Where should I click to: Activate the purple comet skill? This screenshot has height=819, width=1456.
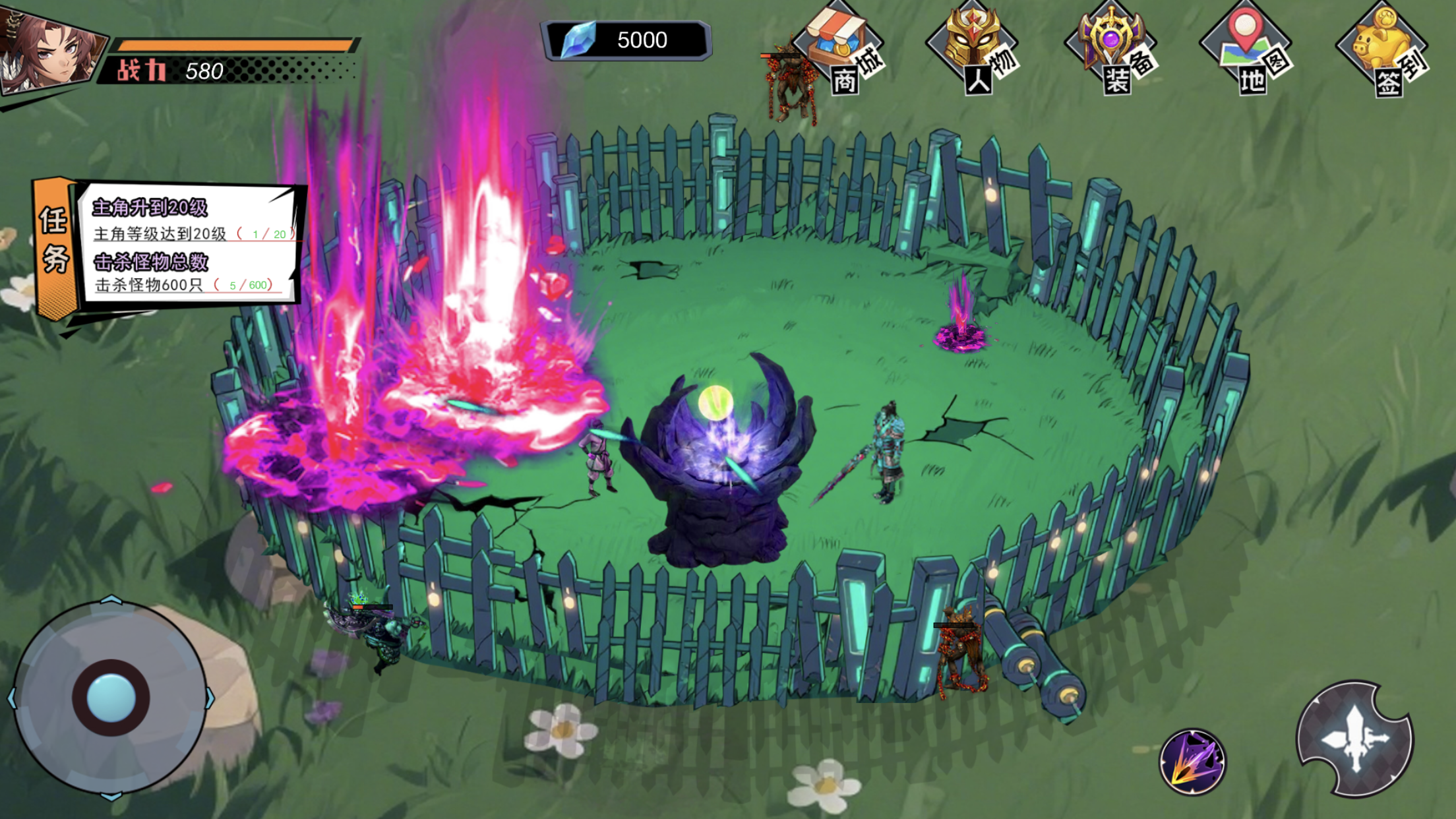tap(1192, 762)
